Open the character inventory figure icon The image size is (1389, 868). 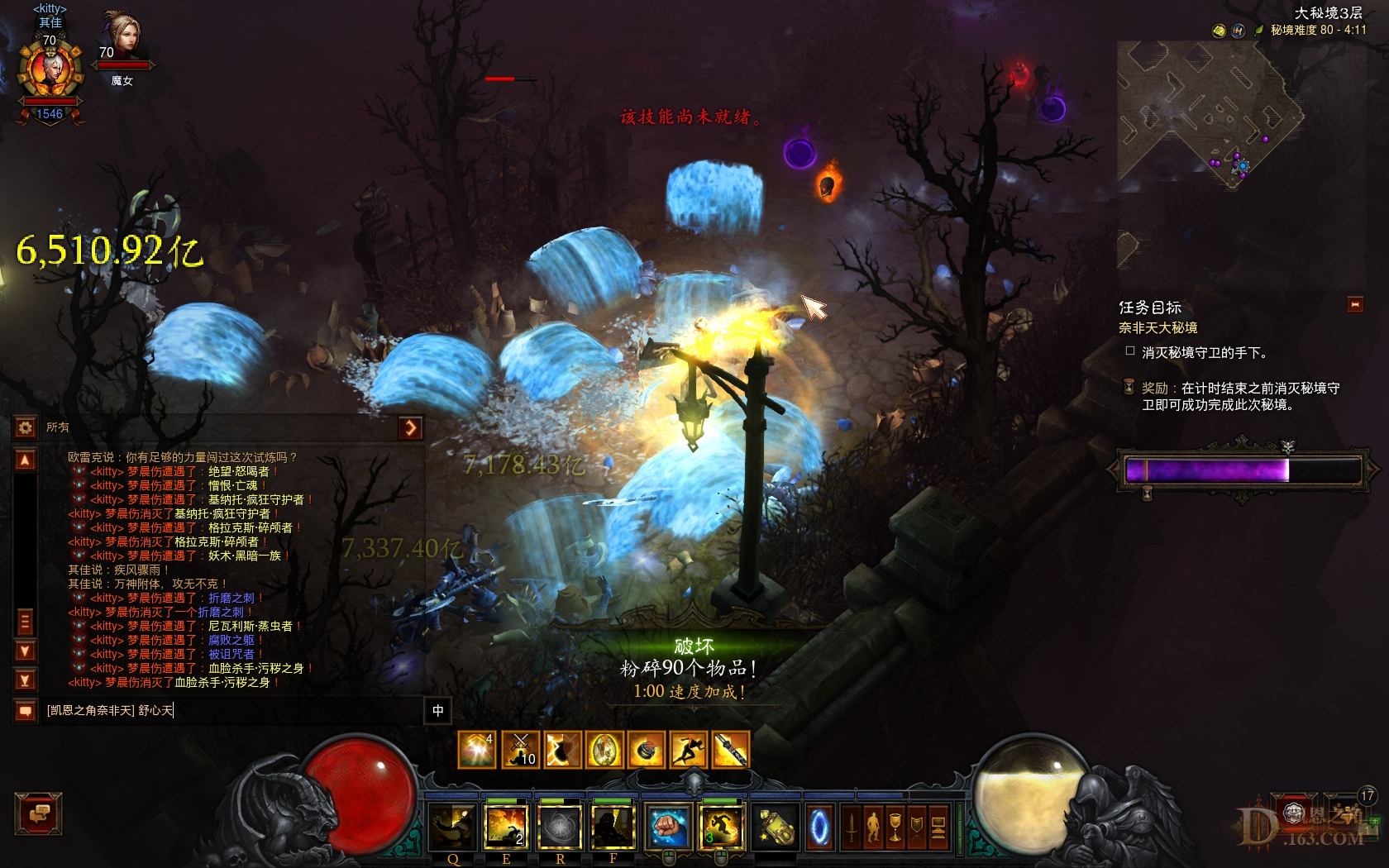click(x=873, y=827)
